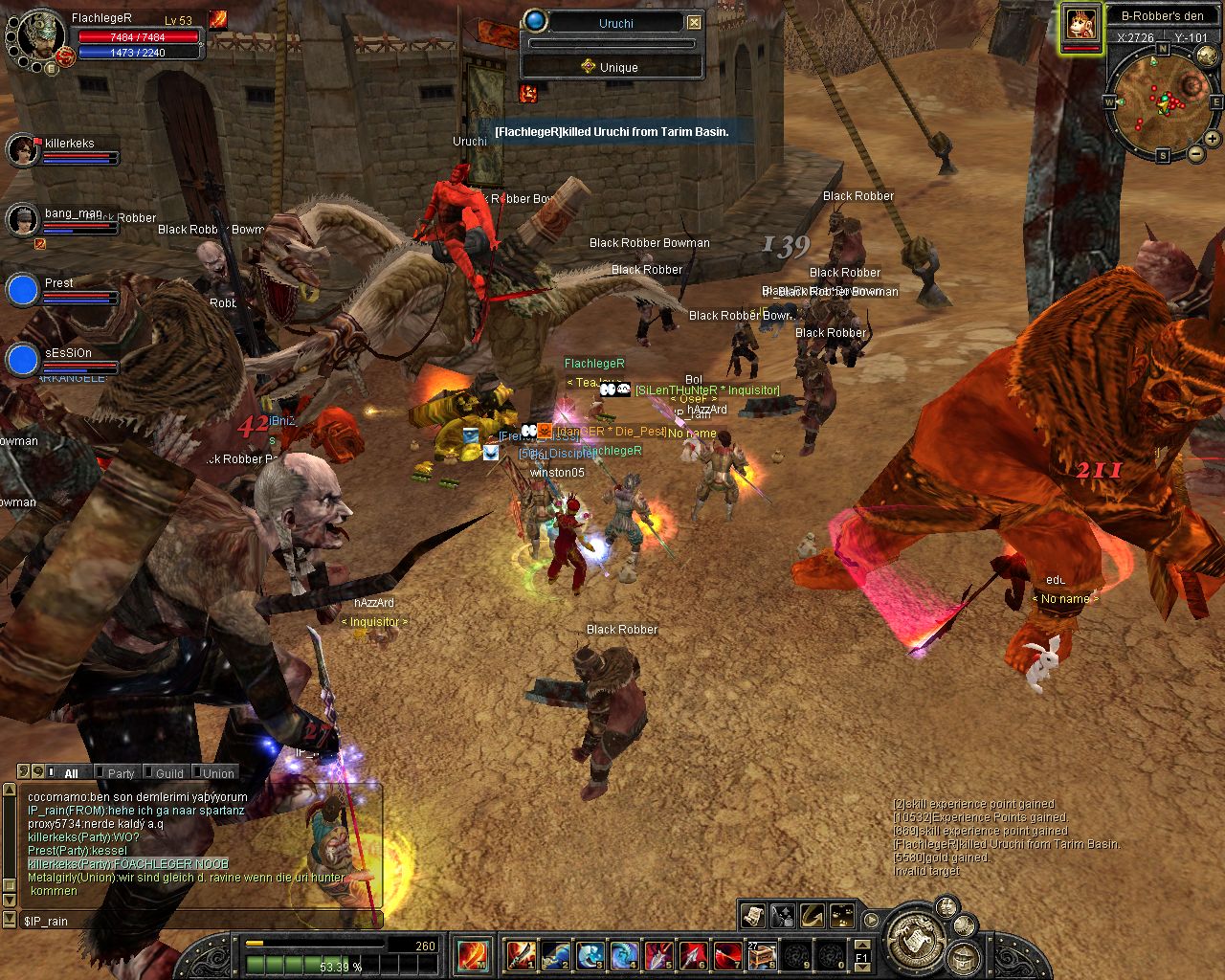Zoom out the minimap with minus button
This screenshot has height=980, width=1225.
coord(1195,153)
